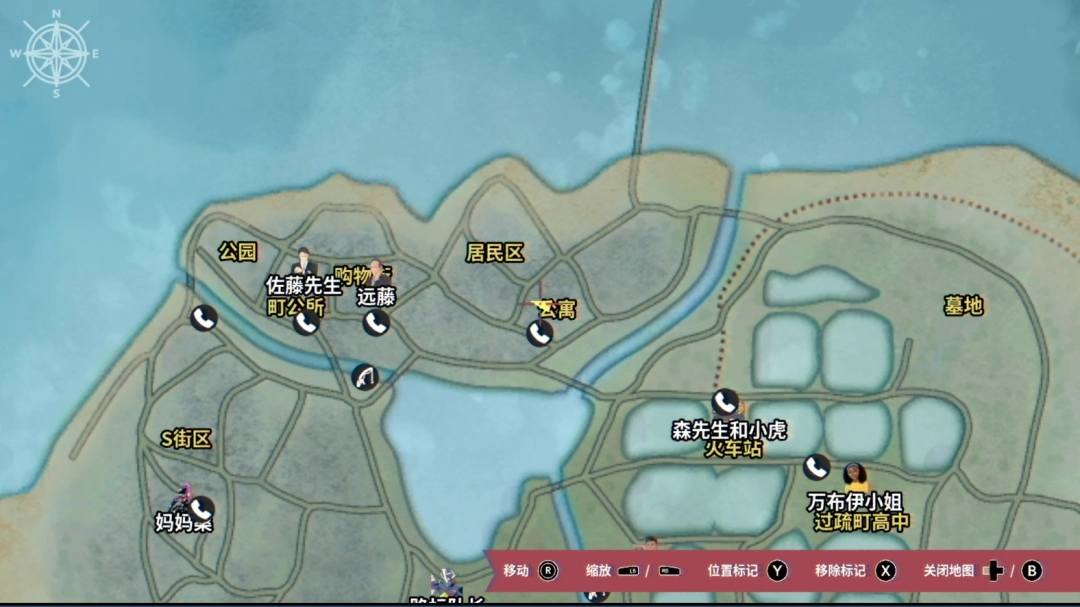Click 妈妈桑's character portrait marker

pyautogui.click(x=181, y=497)
